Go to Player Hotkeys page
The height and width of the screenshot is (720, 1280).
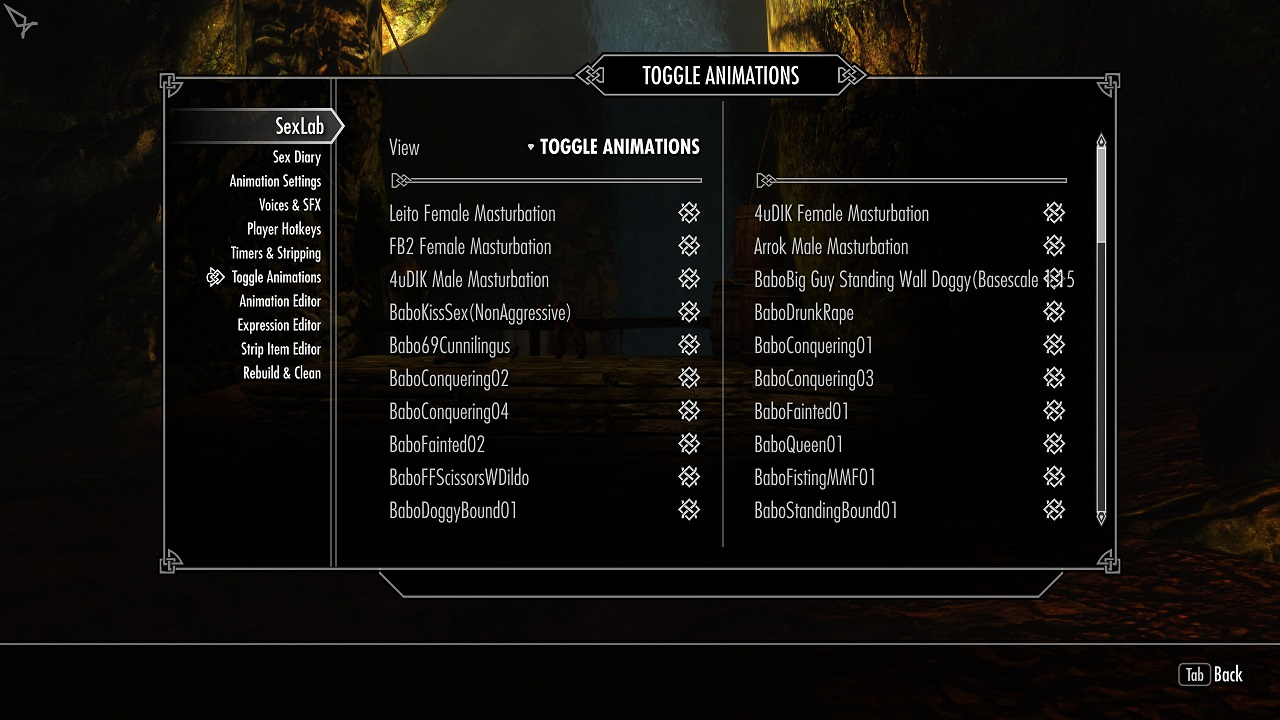[x=284, y=229]
